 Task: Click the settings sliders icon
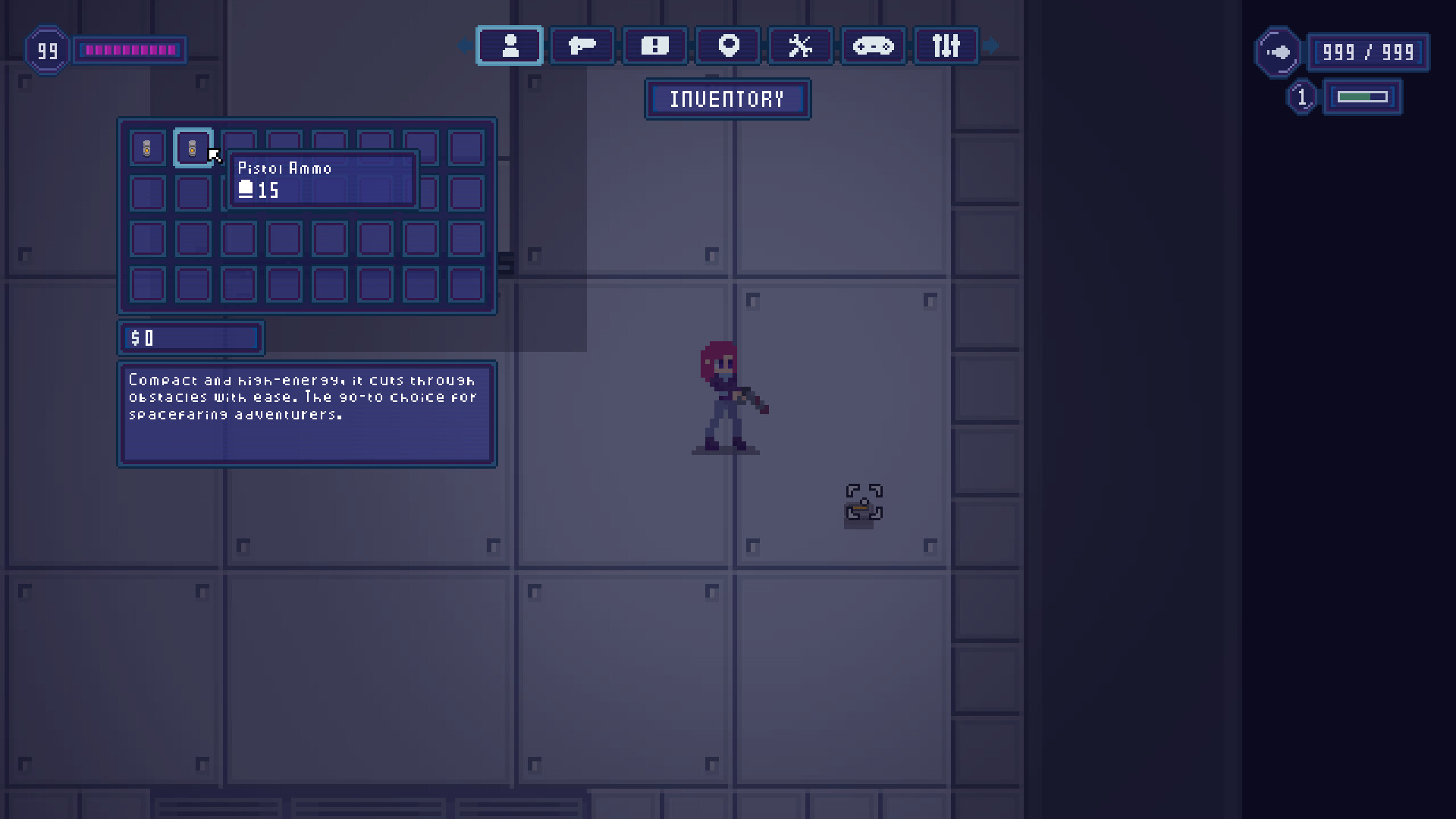pos(946,45)
